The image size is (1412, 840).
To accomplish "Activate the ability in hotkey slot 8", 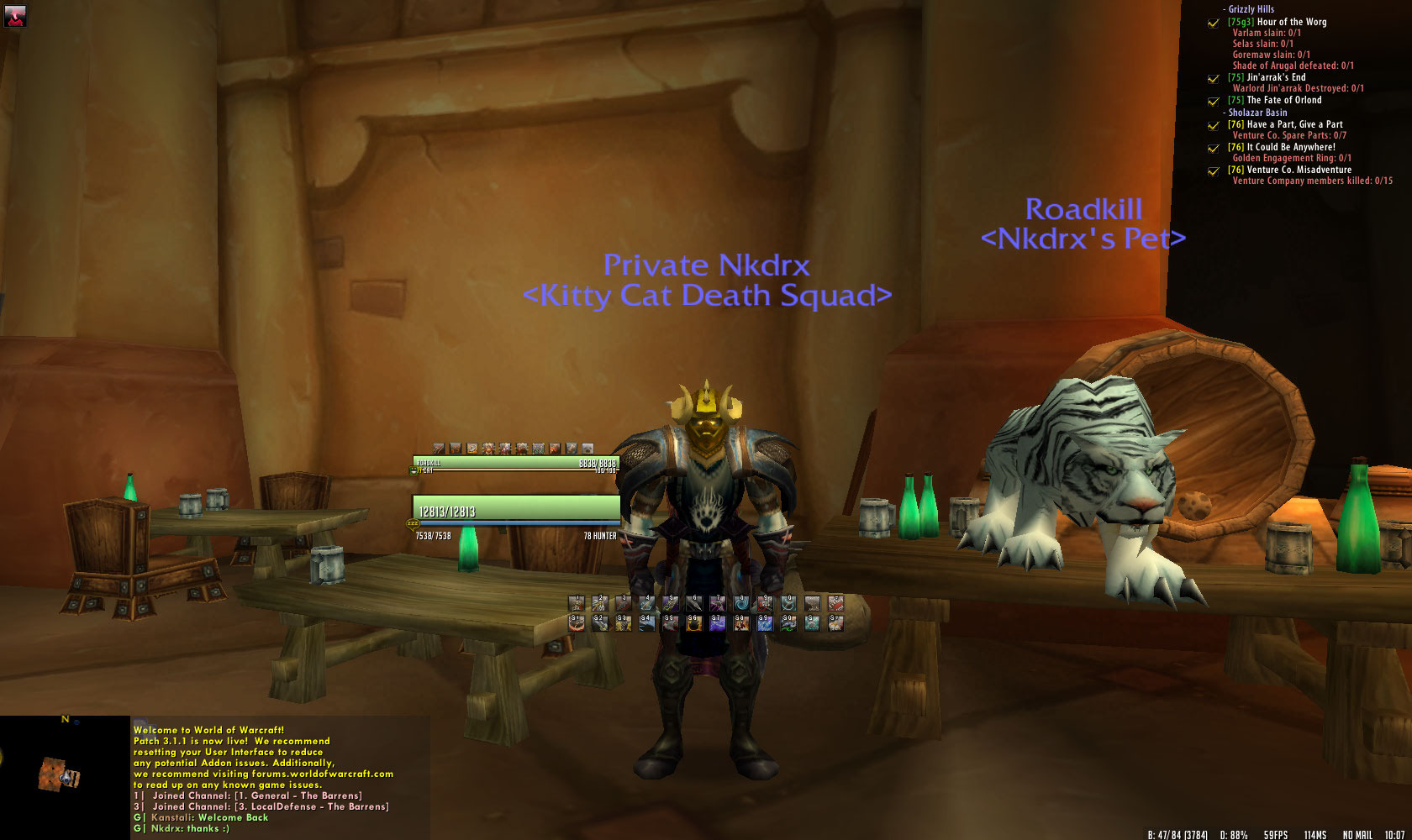I will click(x=741, y=603).
